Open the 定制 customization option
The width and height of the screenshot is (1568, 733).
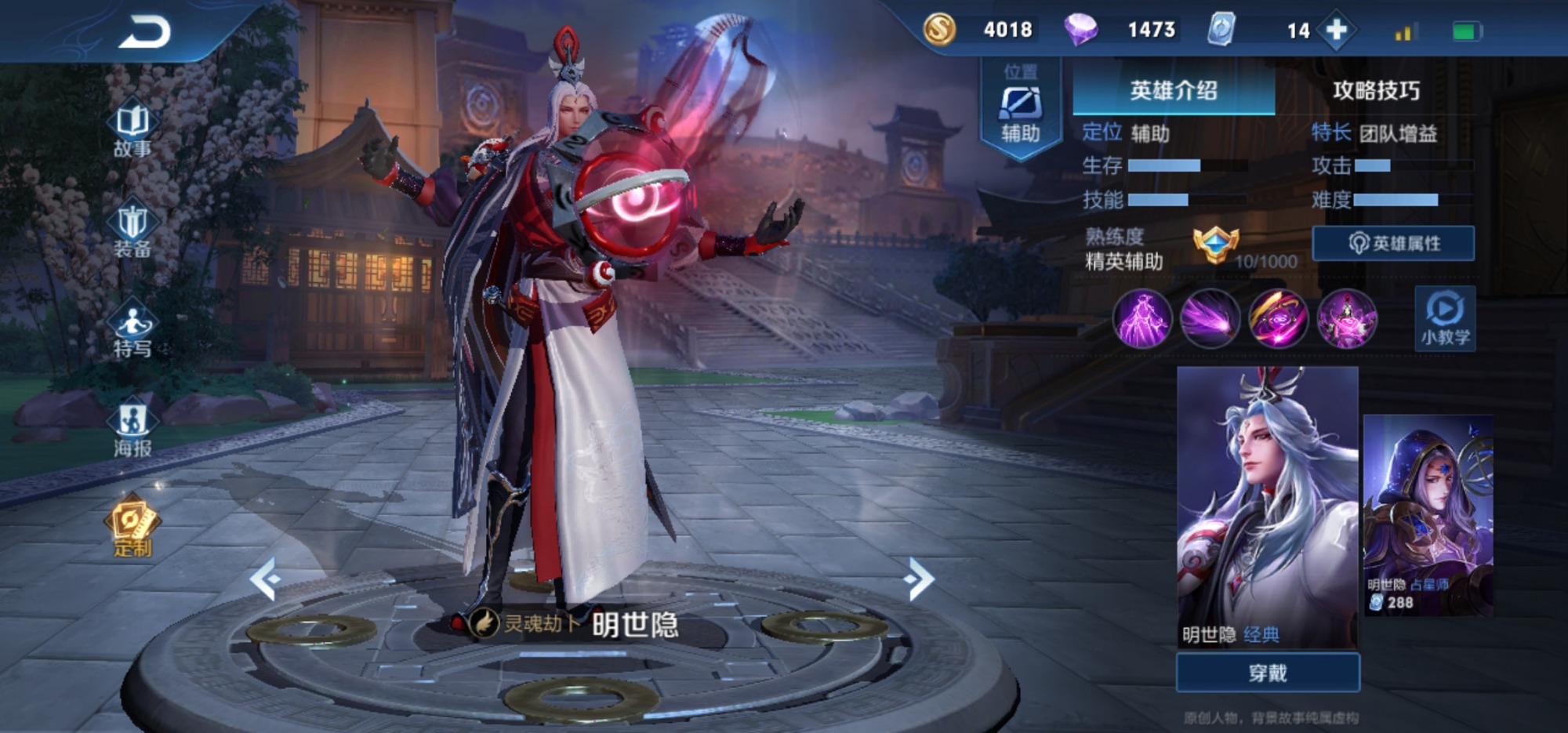tap(132, 527)
